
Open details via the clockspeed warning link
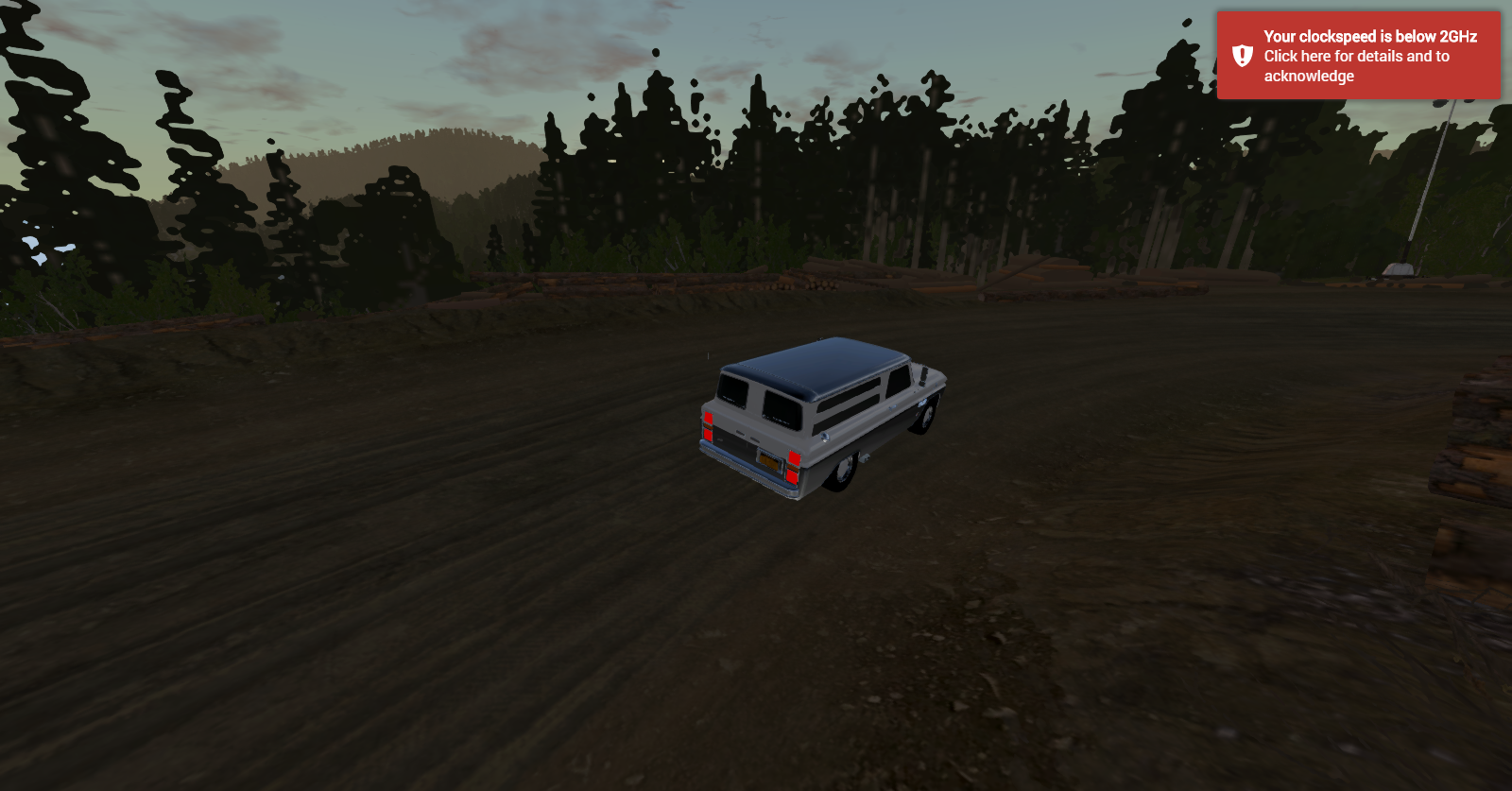coord(1355,55)
